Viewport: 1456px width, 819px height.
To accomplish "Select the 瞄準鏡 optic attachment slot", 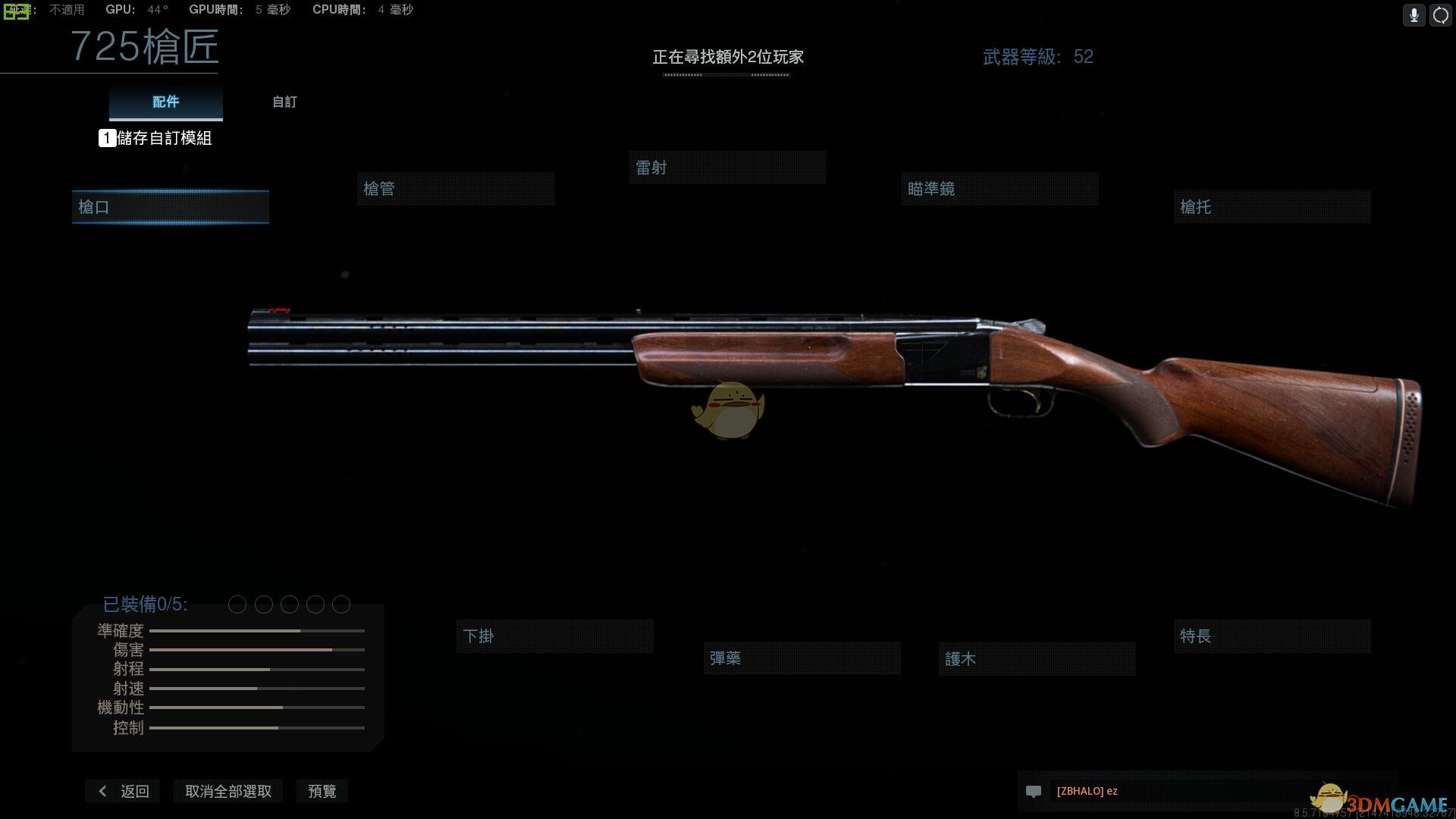I will [x=999, y=189].
